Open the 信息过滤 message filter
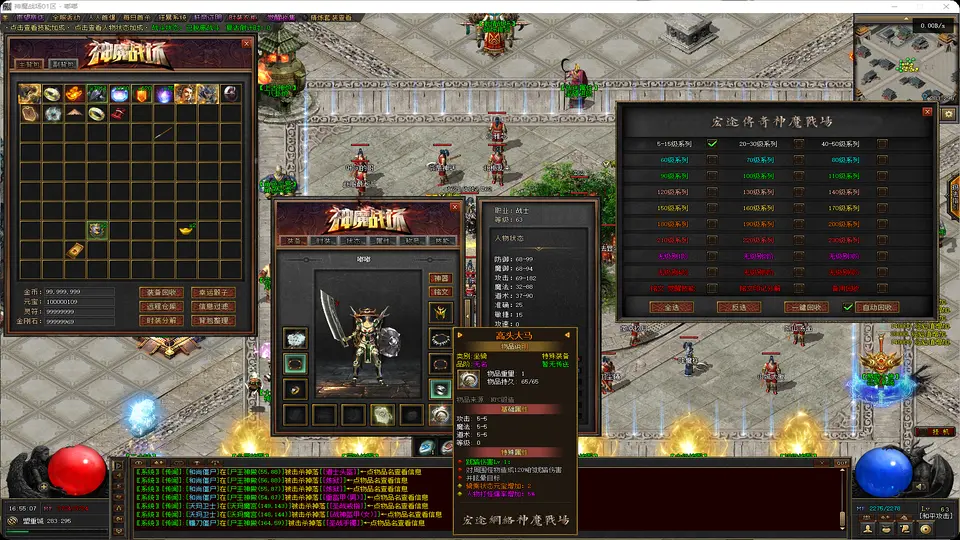 214,306
